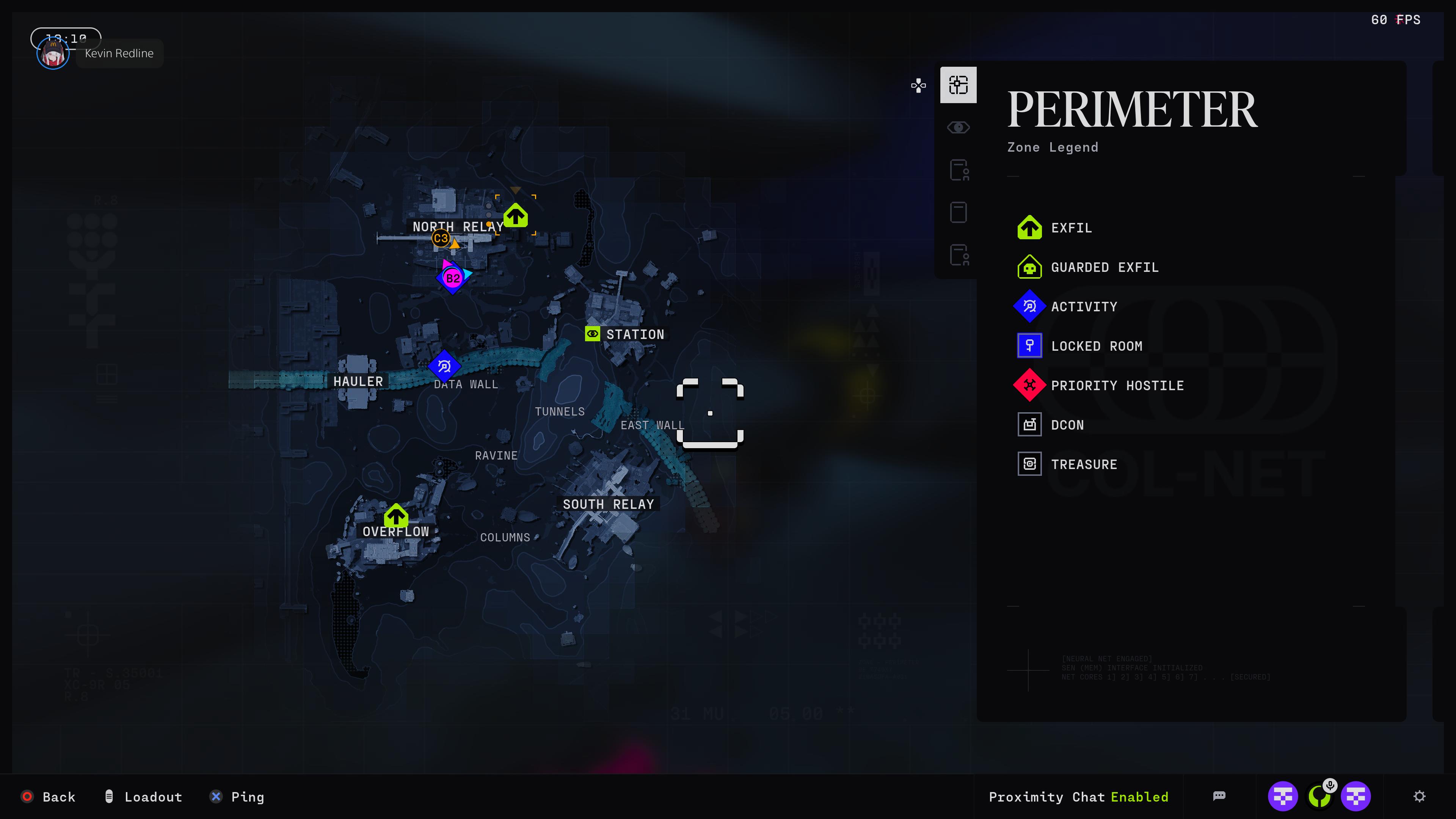This screenshot has height=819, width=1456.
Task: Select the Overflow exfil marker
Action: click(395, 516)
